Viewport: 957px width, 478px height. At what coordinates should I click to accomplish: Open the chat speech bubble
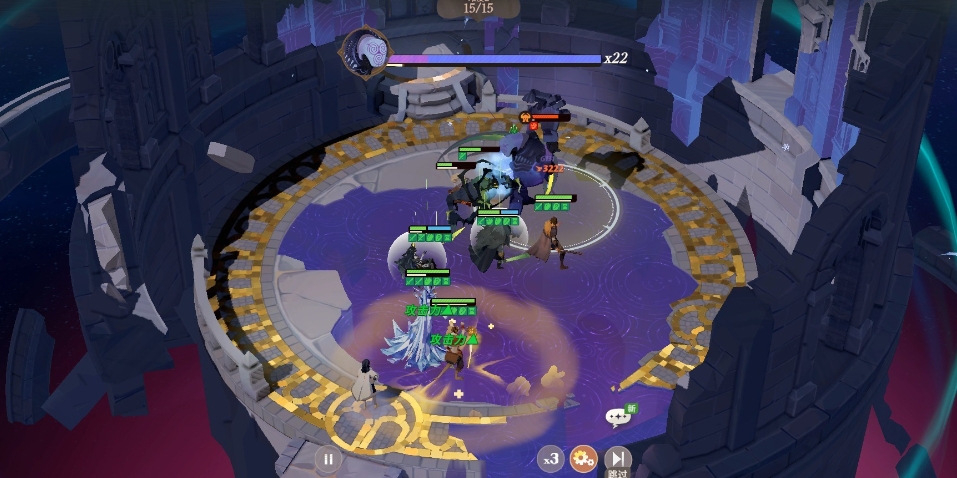pyautogui.click(x=618, y=416)
